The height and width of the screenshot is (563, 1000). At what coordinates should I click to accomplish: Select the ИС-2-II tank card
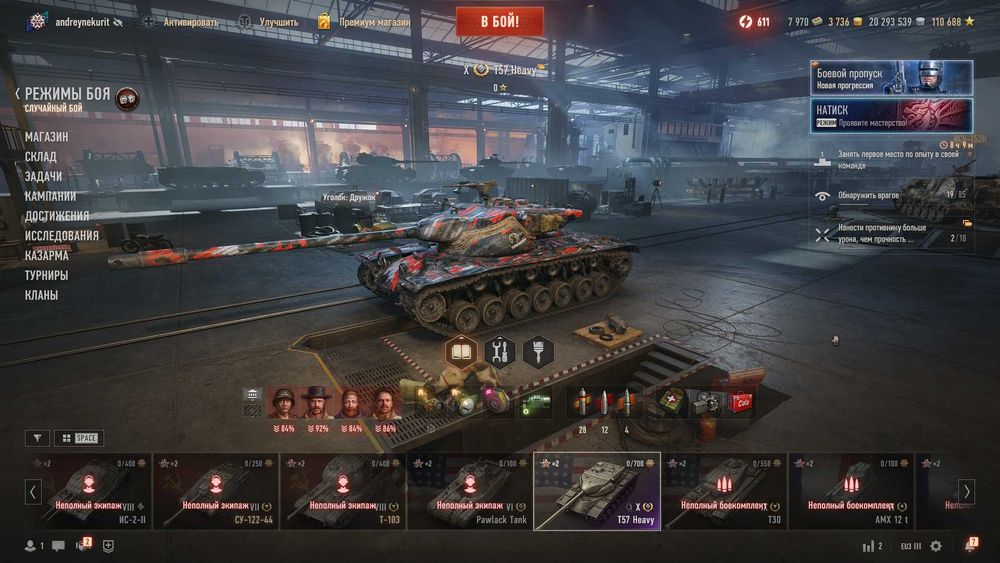coord(90,490)
